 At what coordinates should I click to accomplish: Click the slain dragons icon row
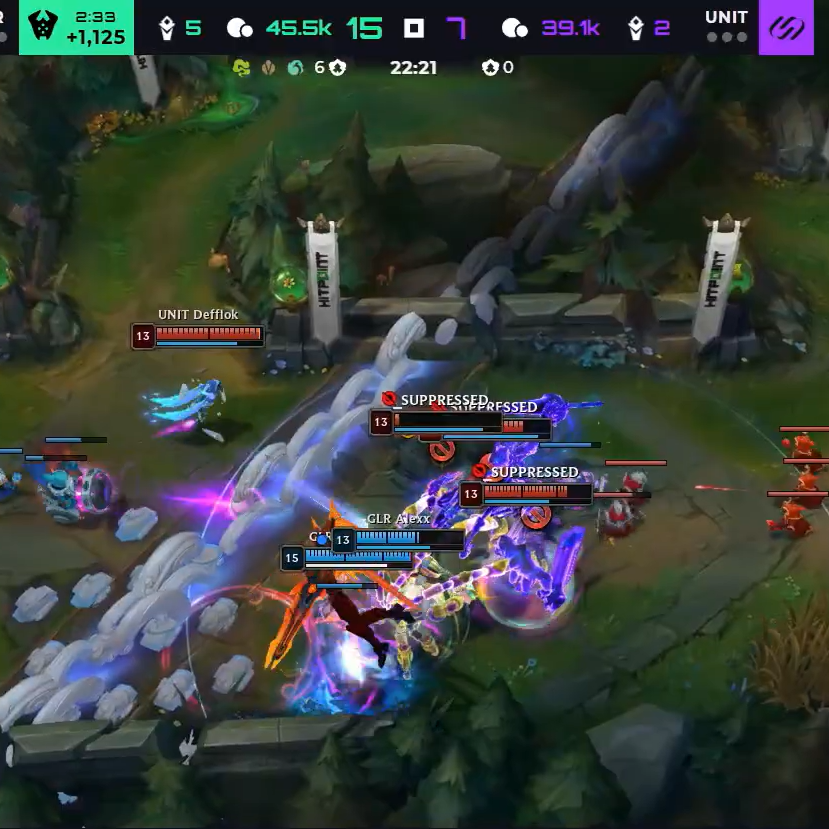269,67
